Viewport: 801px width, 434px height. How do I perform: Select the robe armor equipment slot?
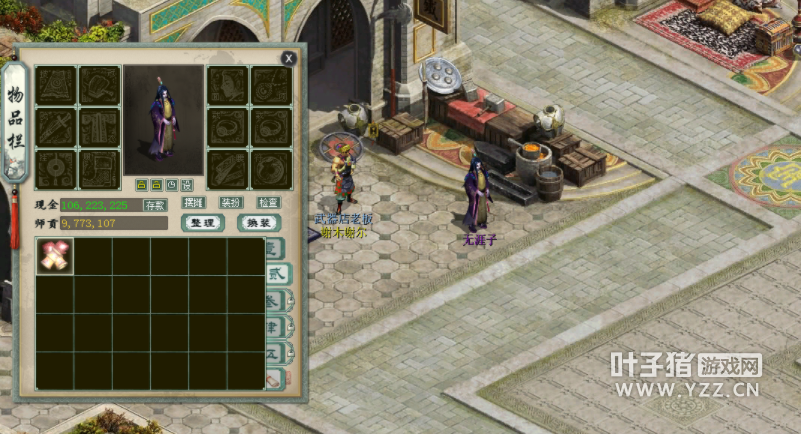point(99,128)
